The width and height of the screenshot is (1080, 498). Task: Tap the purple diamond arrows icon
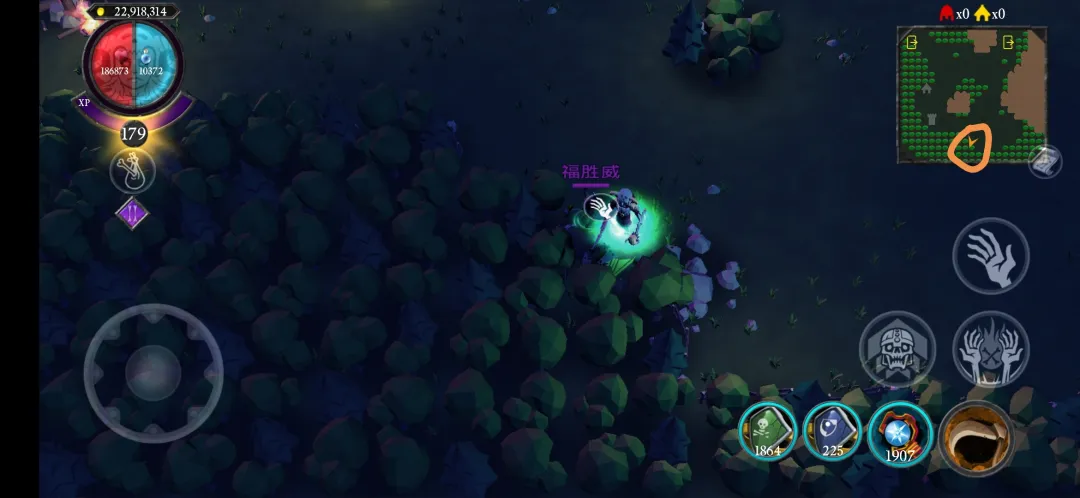coord(133,213)
